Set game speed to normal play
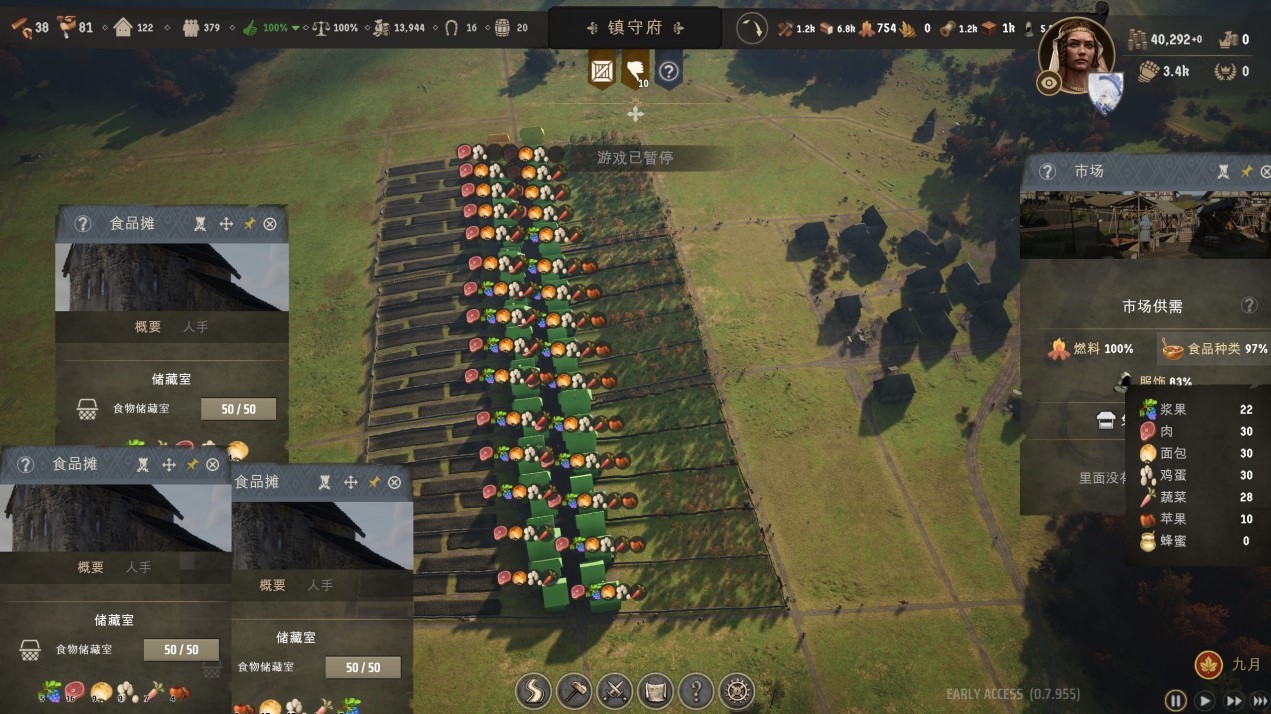Image resolution: width=1271 pixels, height=714 pixels. pos(1205,701)
